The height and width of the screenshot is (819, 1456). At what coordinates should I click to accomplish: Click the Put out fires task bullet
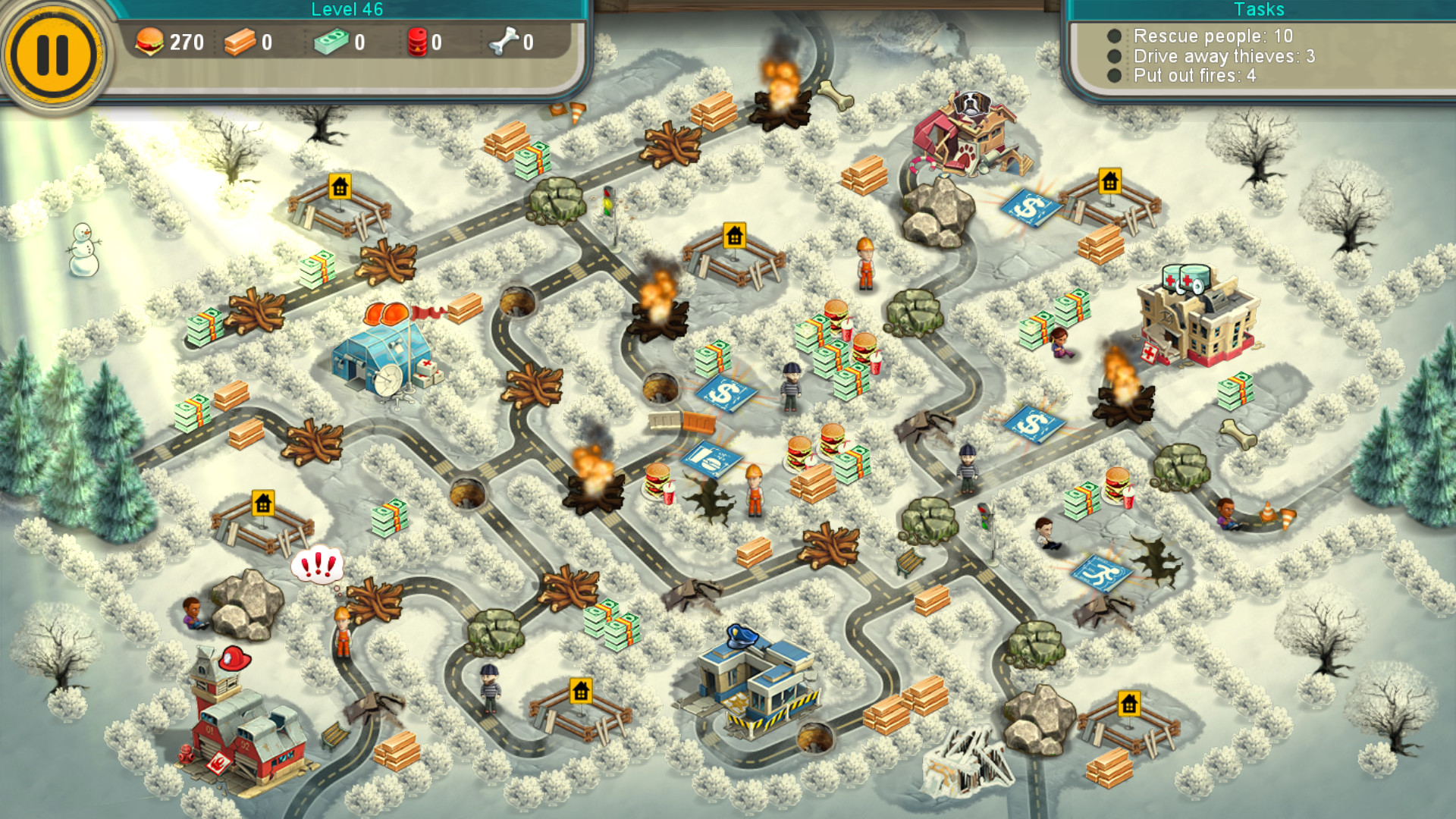[x=1113, y=76]
